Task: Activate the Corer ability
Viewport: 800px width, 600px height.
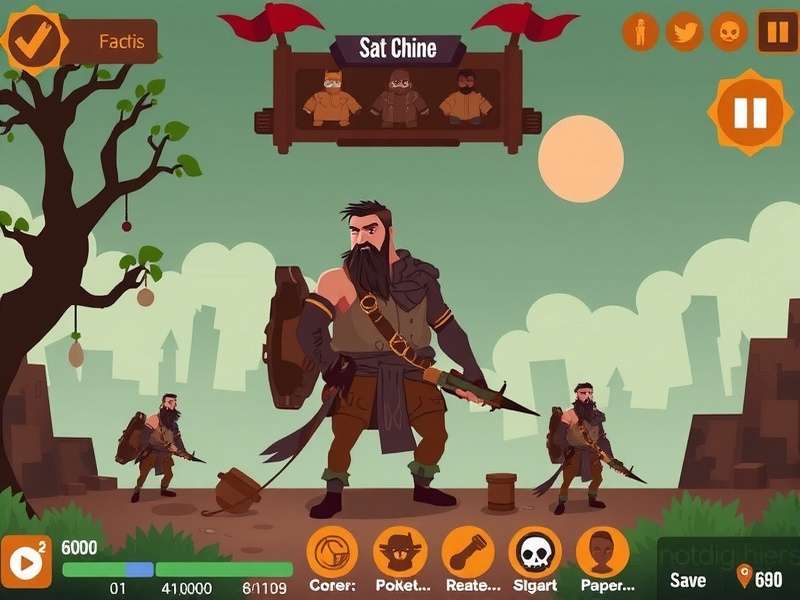Action: (332, 553)
